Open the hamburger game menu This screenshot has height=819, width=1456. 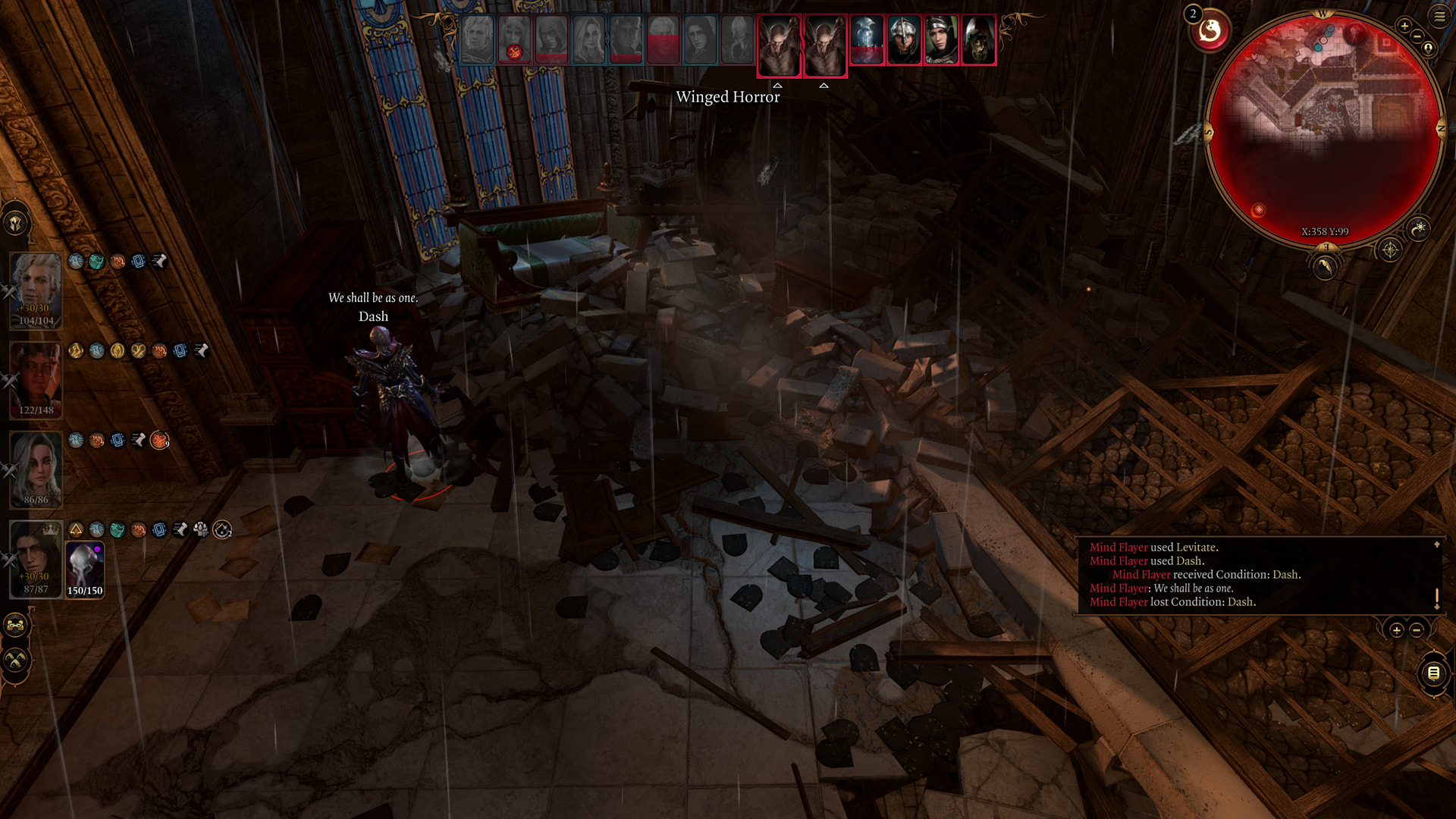pyautogui.click(x=1439, y=16)
